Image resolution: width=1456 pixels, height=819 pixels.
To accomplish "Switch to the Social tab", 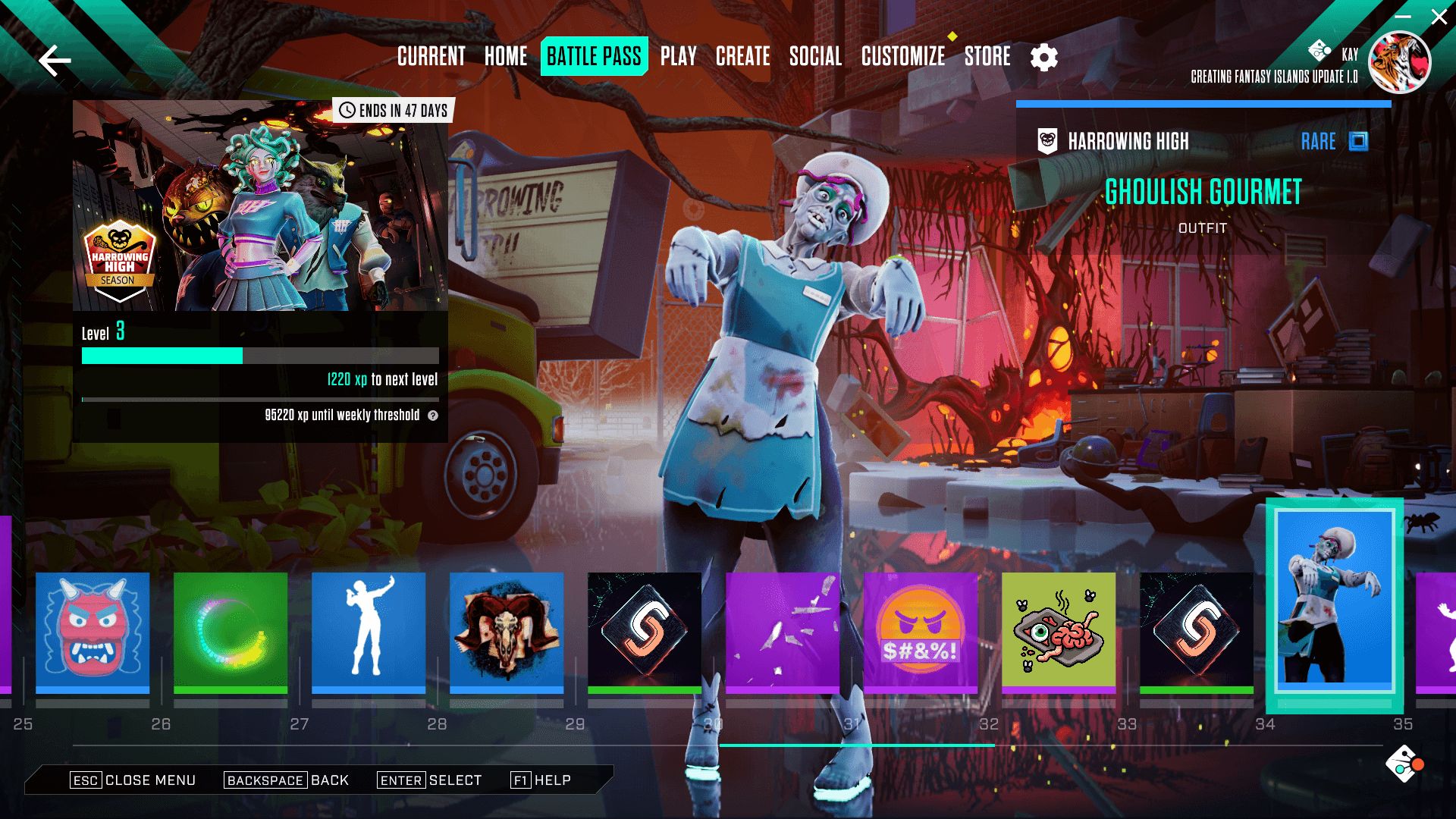I will click(x=815, y=56).
